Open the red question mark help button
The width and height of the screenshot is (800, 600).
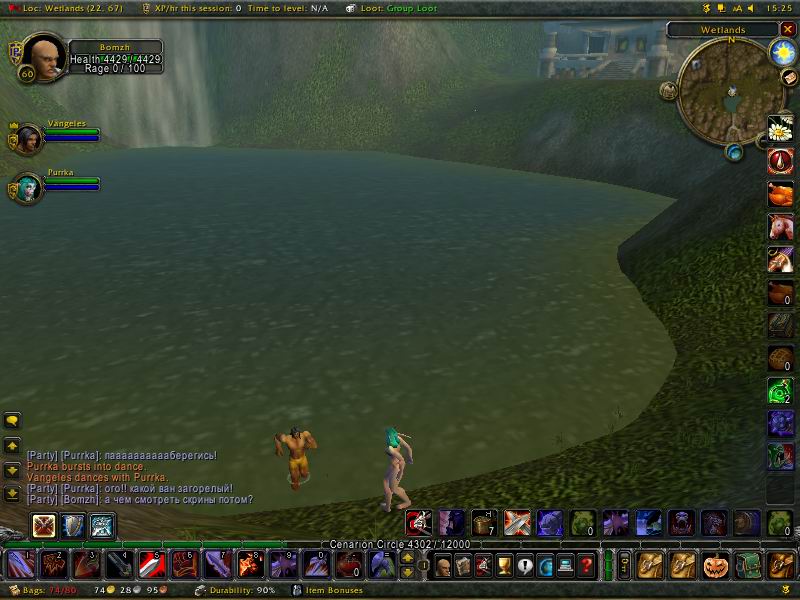click(x=587, y=565)
